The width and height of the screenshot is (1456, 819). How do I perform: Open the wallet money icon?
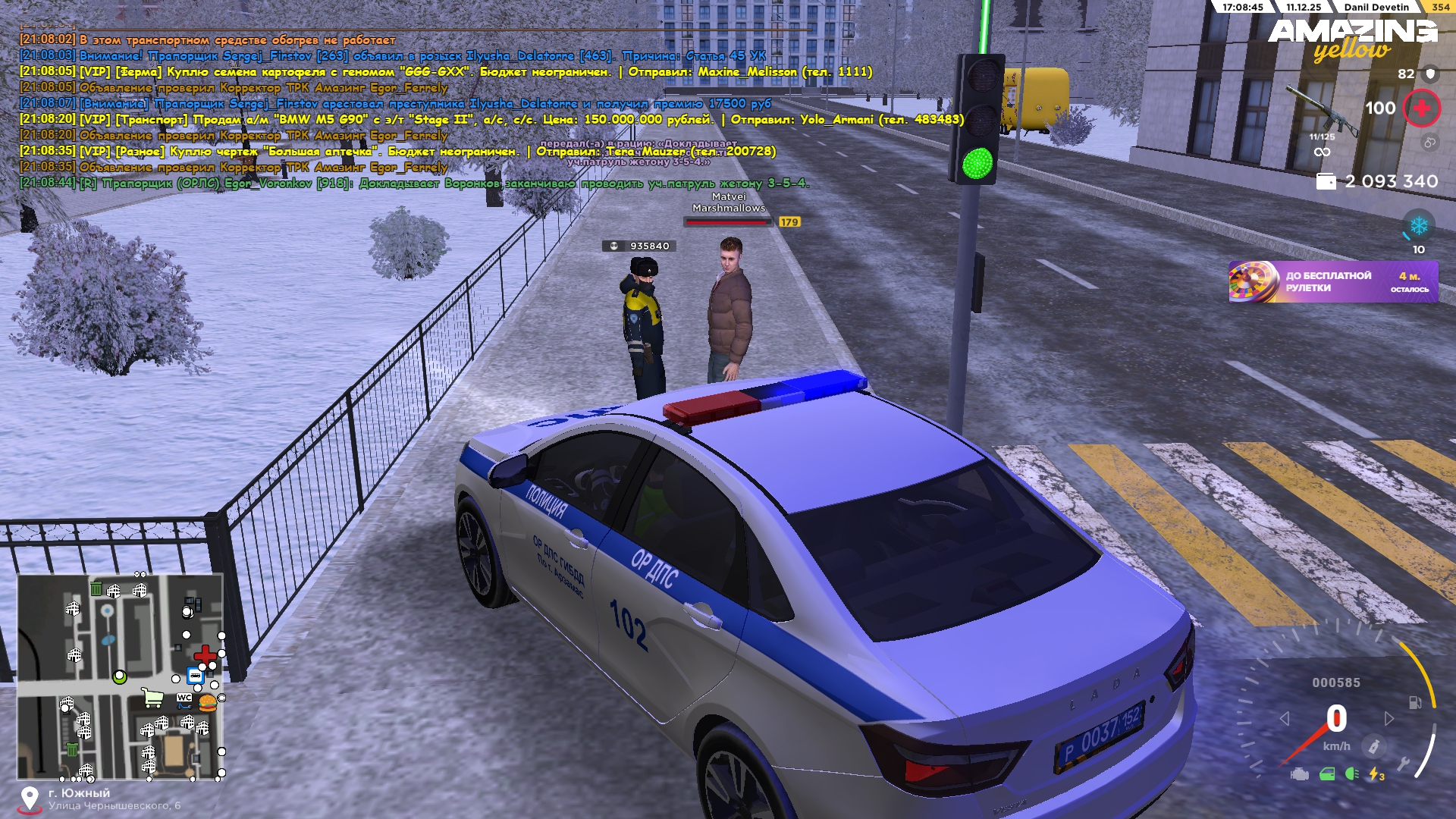pos(1326,181)
